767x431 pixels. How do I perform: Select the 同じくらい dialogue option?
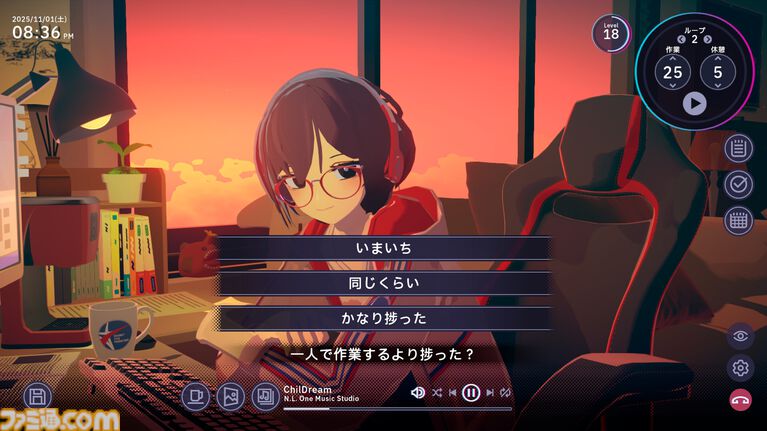[x=384, y=283]
